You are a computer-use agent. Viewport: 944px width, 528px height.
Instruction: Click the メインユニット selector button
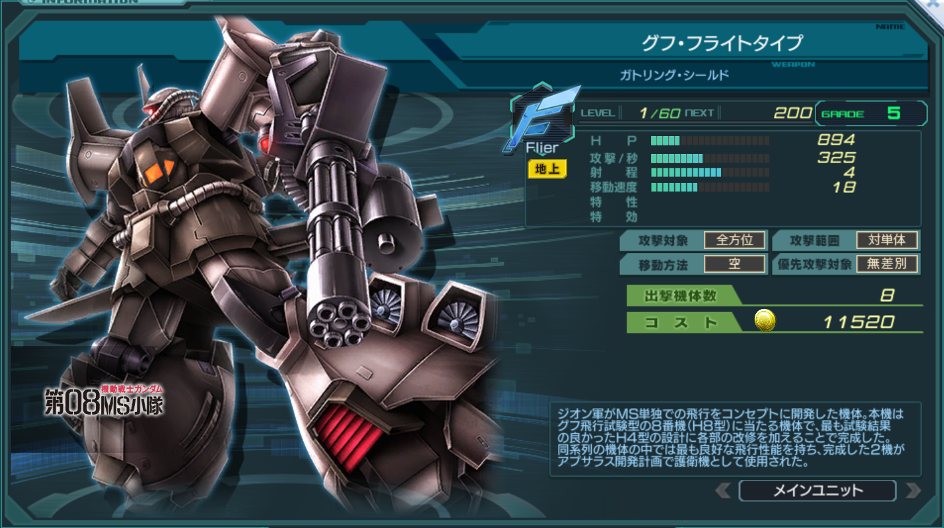817,490
